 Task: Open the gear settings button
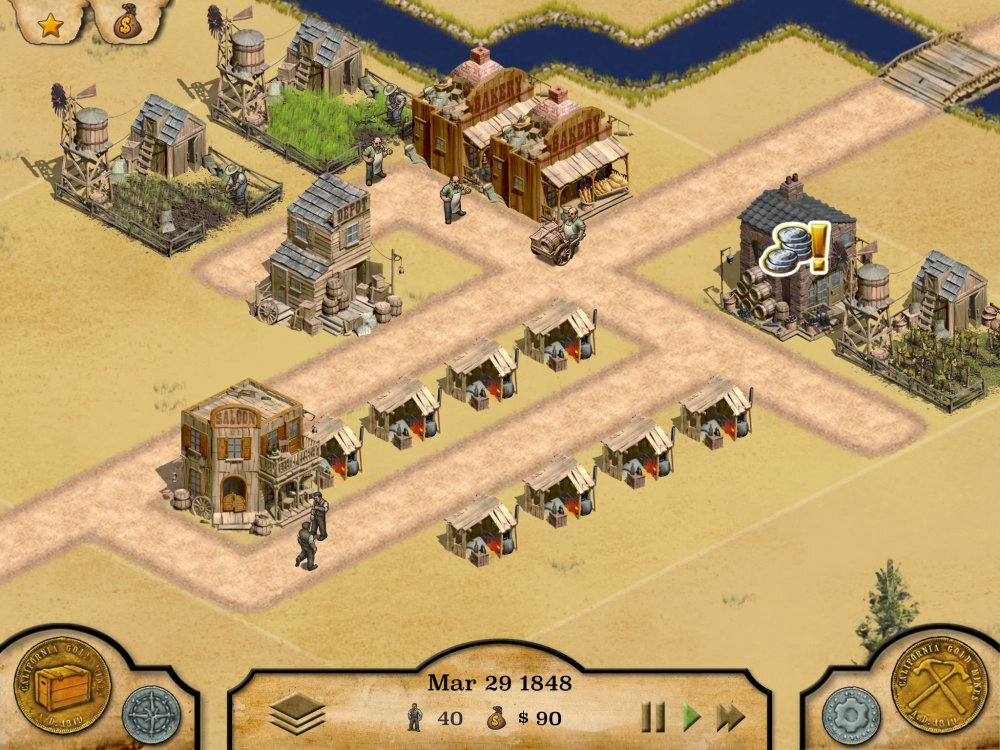[851, 715]
